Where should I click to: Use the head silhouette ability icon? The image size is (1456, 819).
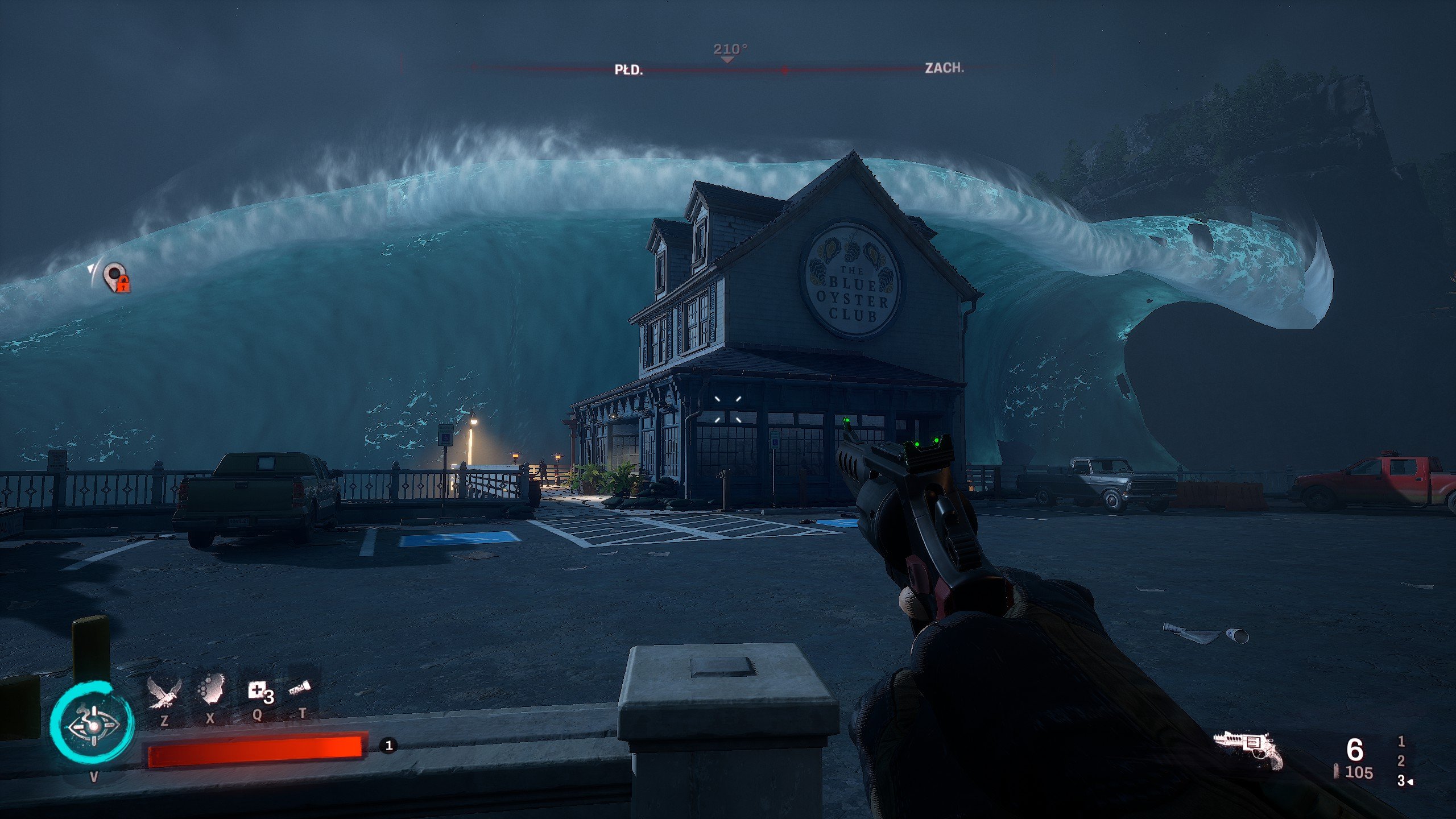[211, 690]
